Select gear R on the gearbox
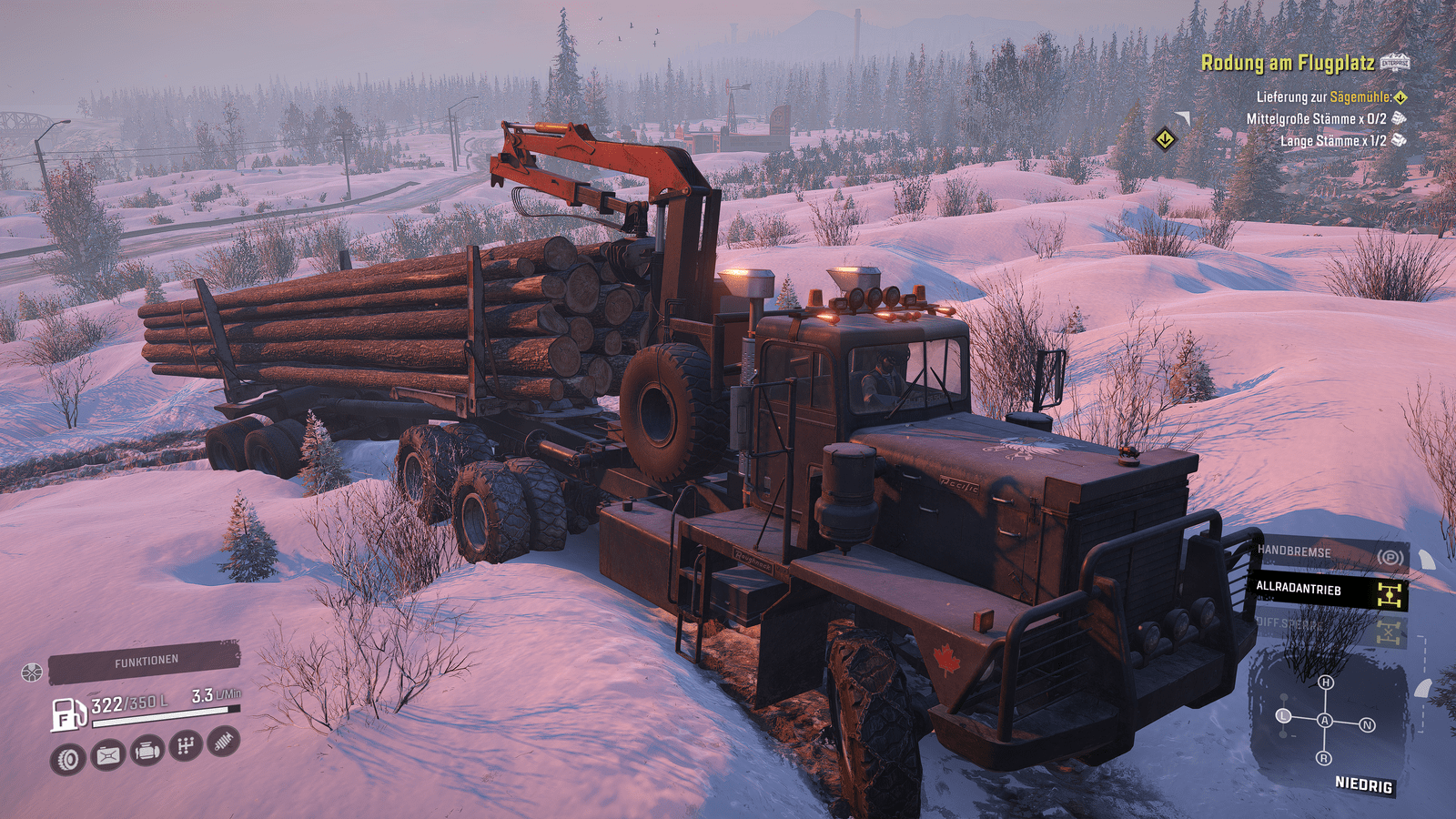The width and height of the screenshot is (1456, 819). point(1324,758)
